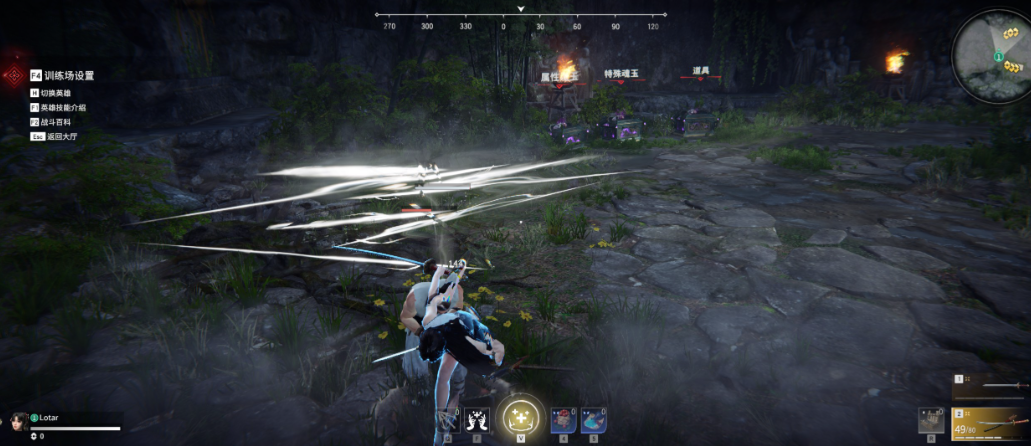Switch to the secondary weapon slot
The width and height of the screenshot is (1031, 446).
click(x=991, y=386)
